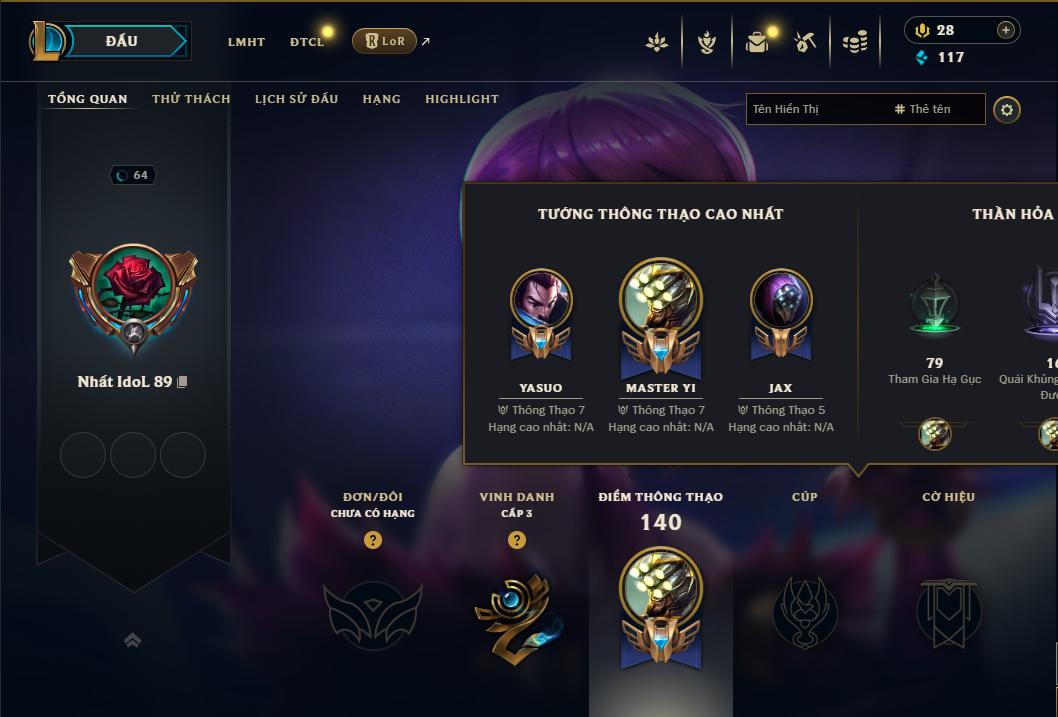The height and width of the screenshot is (717, 1058).
Task: Select the TỔNG QUAN tab
Action: click(x=88, y=99)
